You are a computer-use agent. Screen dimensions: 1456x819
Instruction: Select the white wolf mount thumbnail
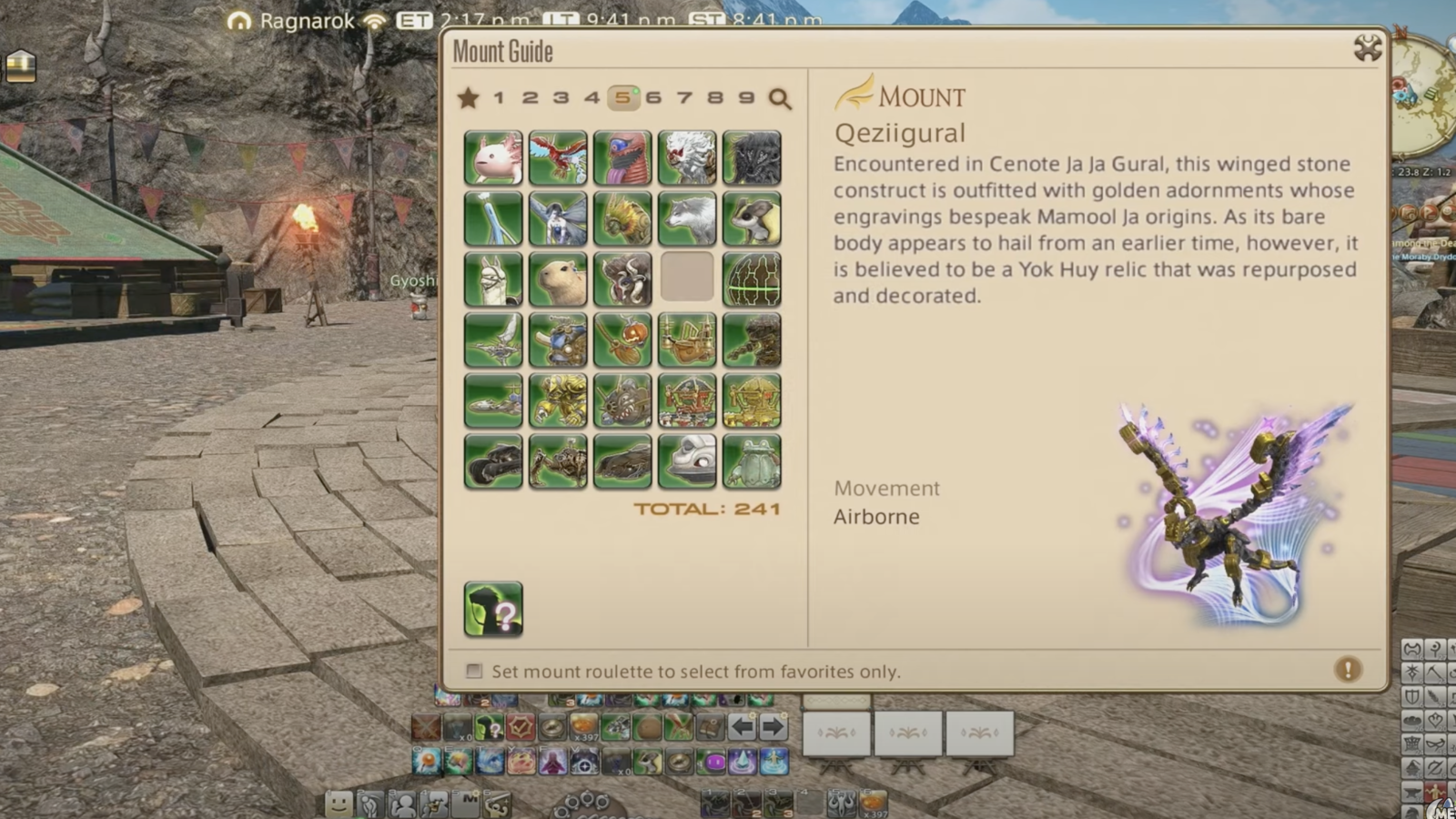(x=688, y=218)
